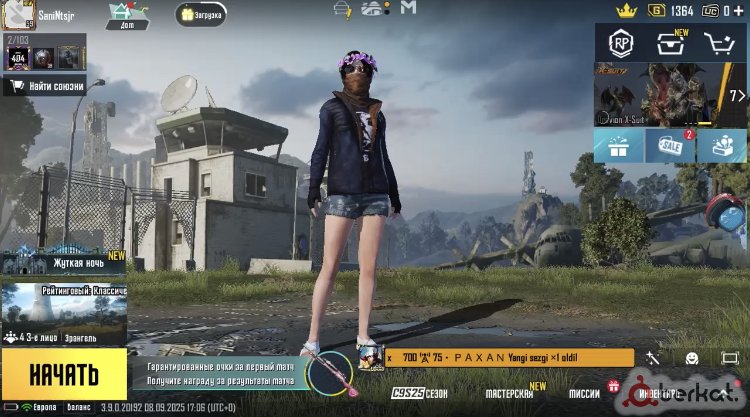Open the player profile avatar SaniNtsjr
This screenshot has width=750, height=417.
click(x=19, y=15)
